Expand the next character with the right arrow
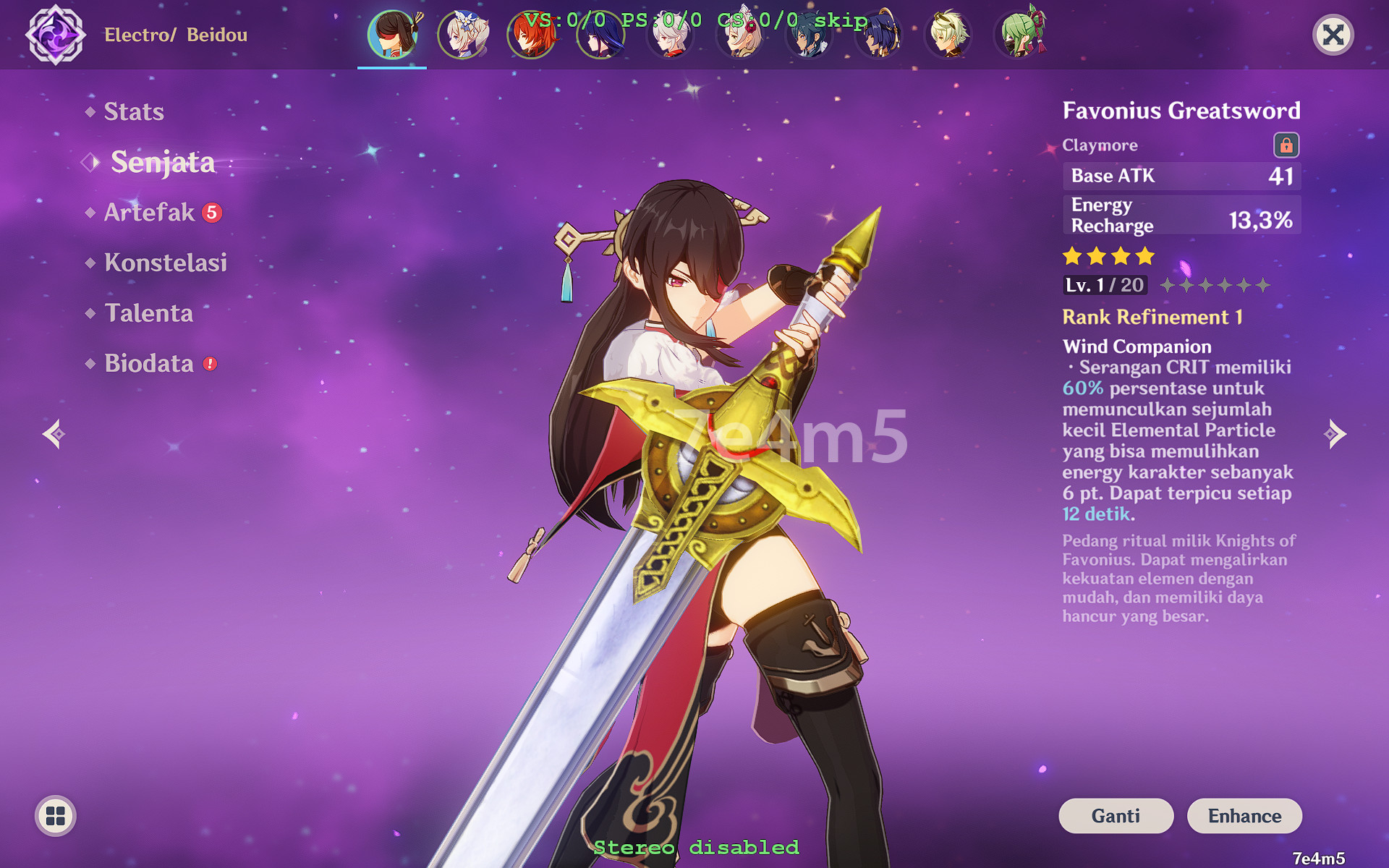The image size is (1389, 868). [1335, 434]
